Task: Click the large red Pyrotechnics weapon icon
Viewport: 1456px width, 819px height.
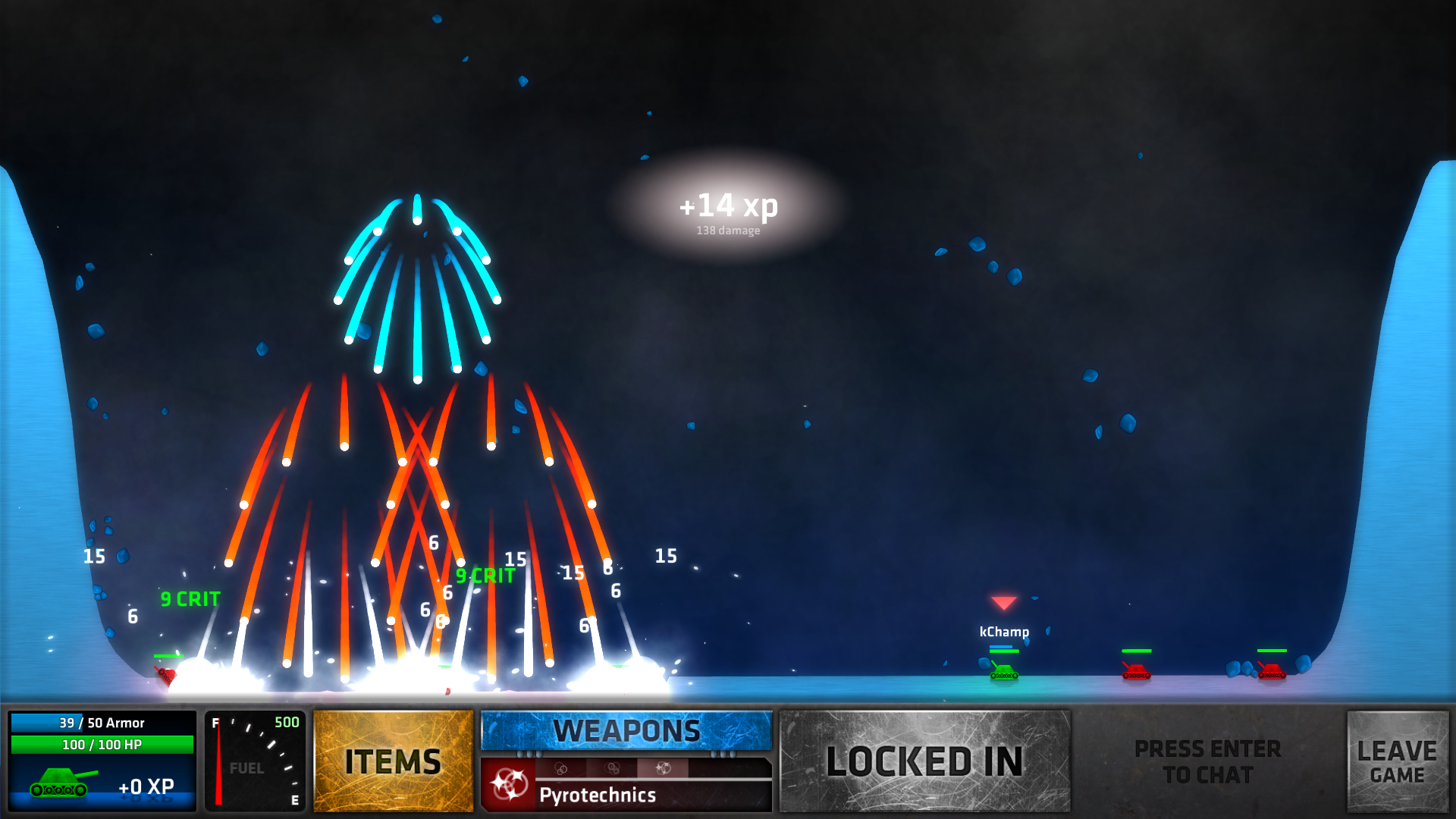Action: point(509,785)
